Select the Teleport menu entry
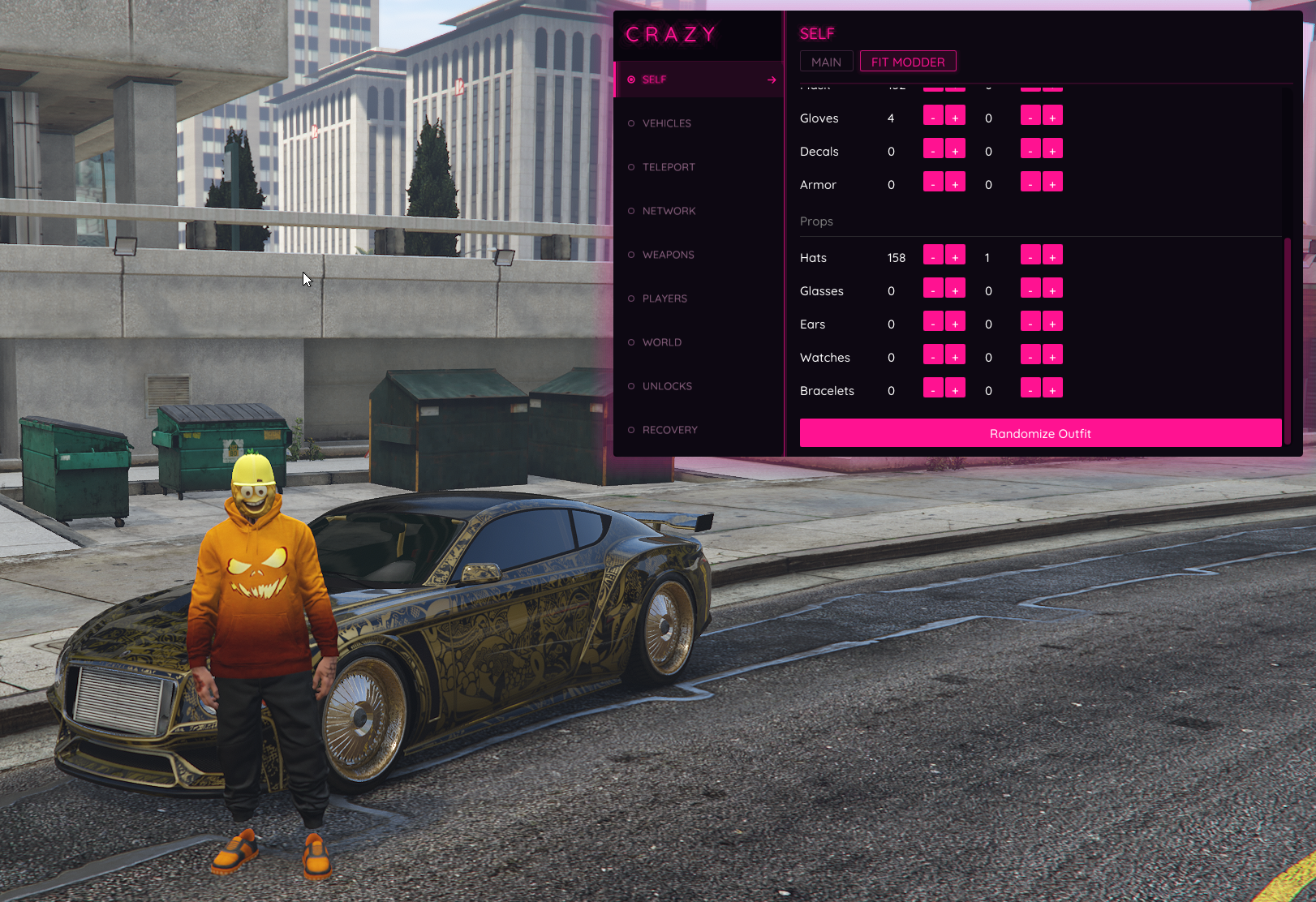The height and width of the screenshot is (902, 1316). coord(669,167)
